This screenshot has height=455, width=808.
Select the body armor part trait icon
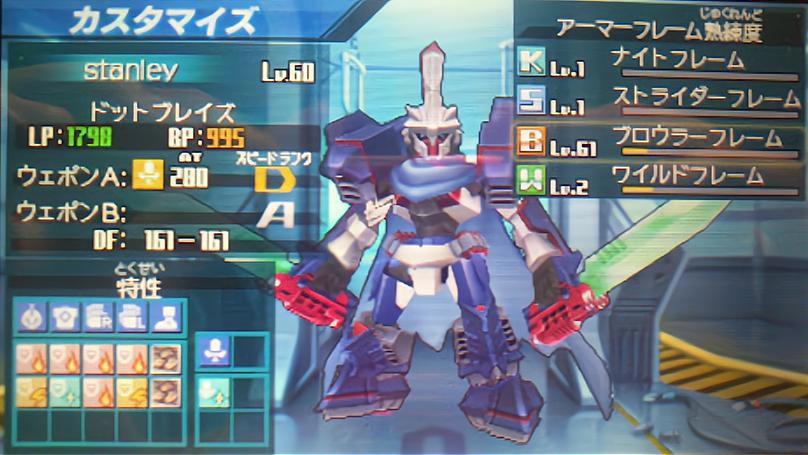[x=65, y=318]
